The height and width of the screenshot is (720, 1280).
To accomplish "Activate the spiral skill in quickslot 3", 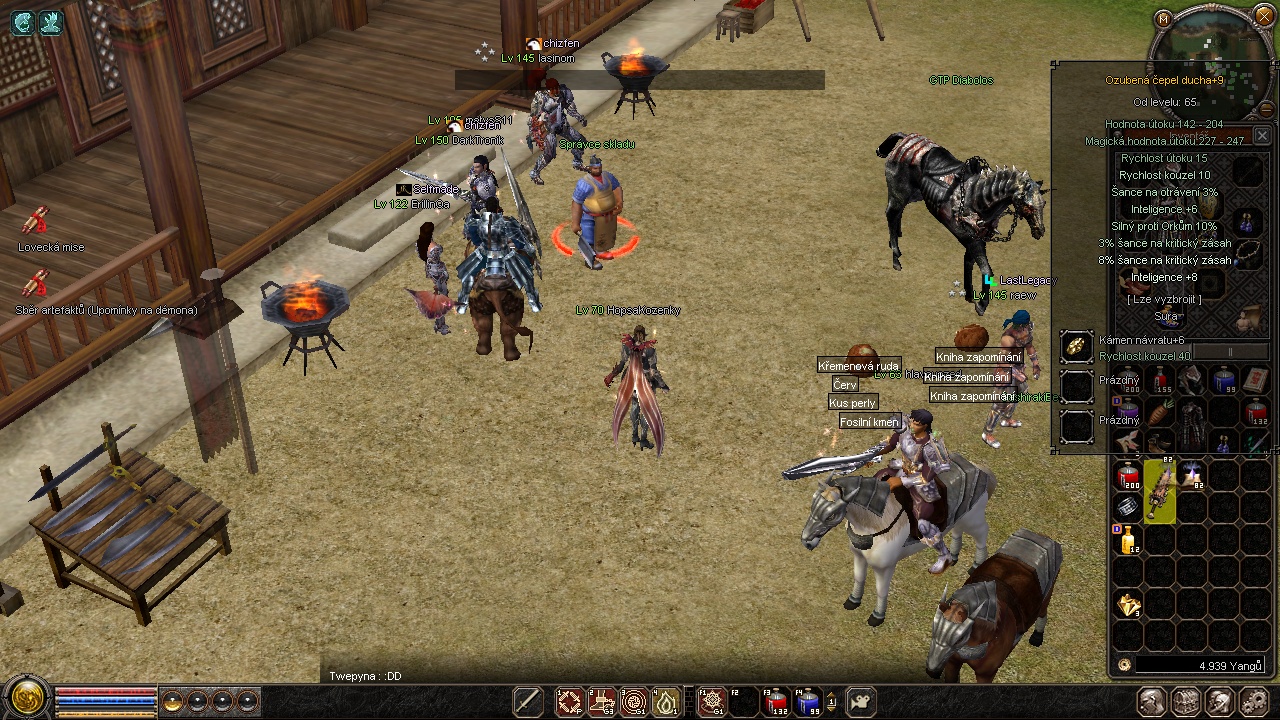I will pyautogui.click(x=634, y=702).
